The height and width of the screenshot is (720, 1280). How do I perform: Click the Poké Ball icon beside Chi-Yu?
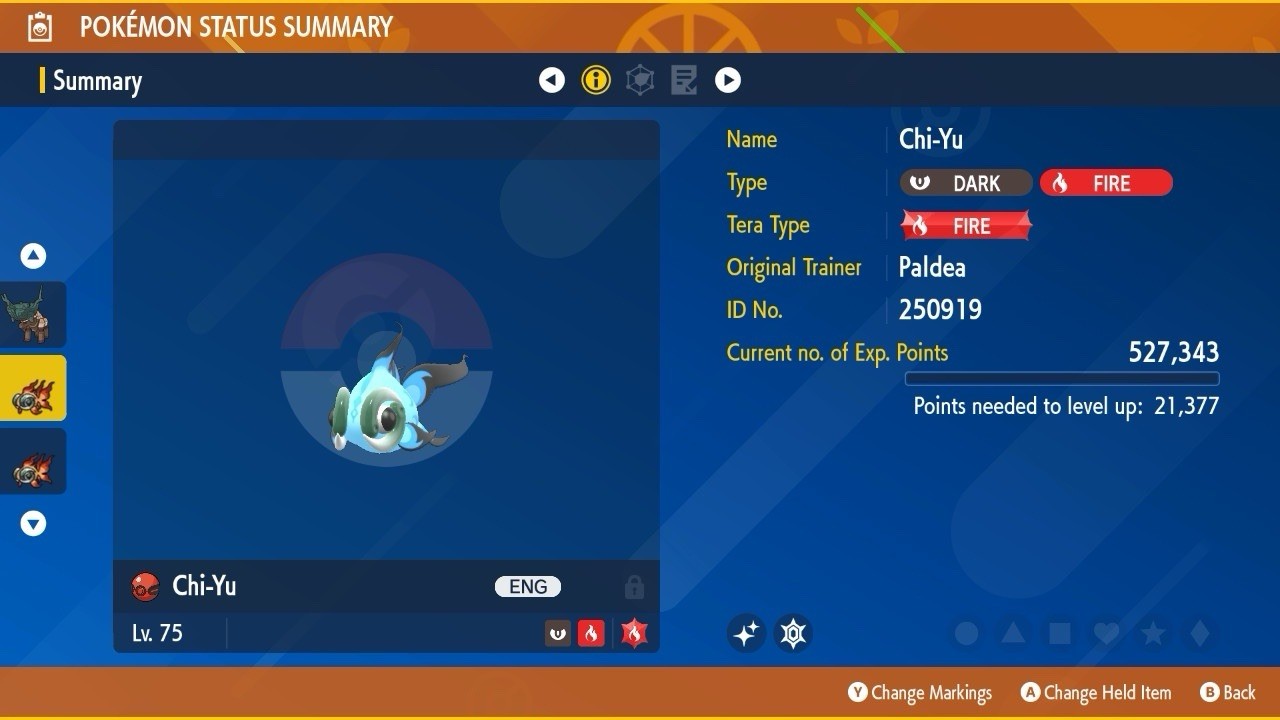coord(146,587)
